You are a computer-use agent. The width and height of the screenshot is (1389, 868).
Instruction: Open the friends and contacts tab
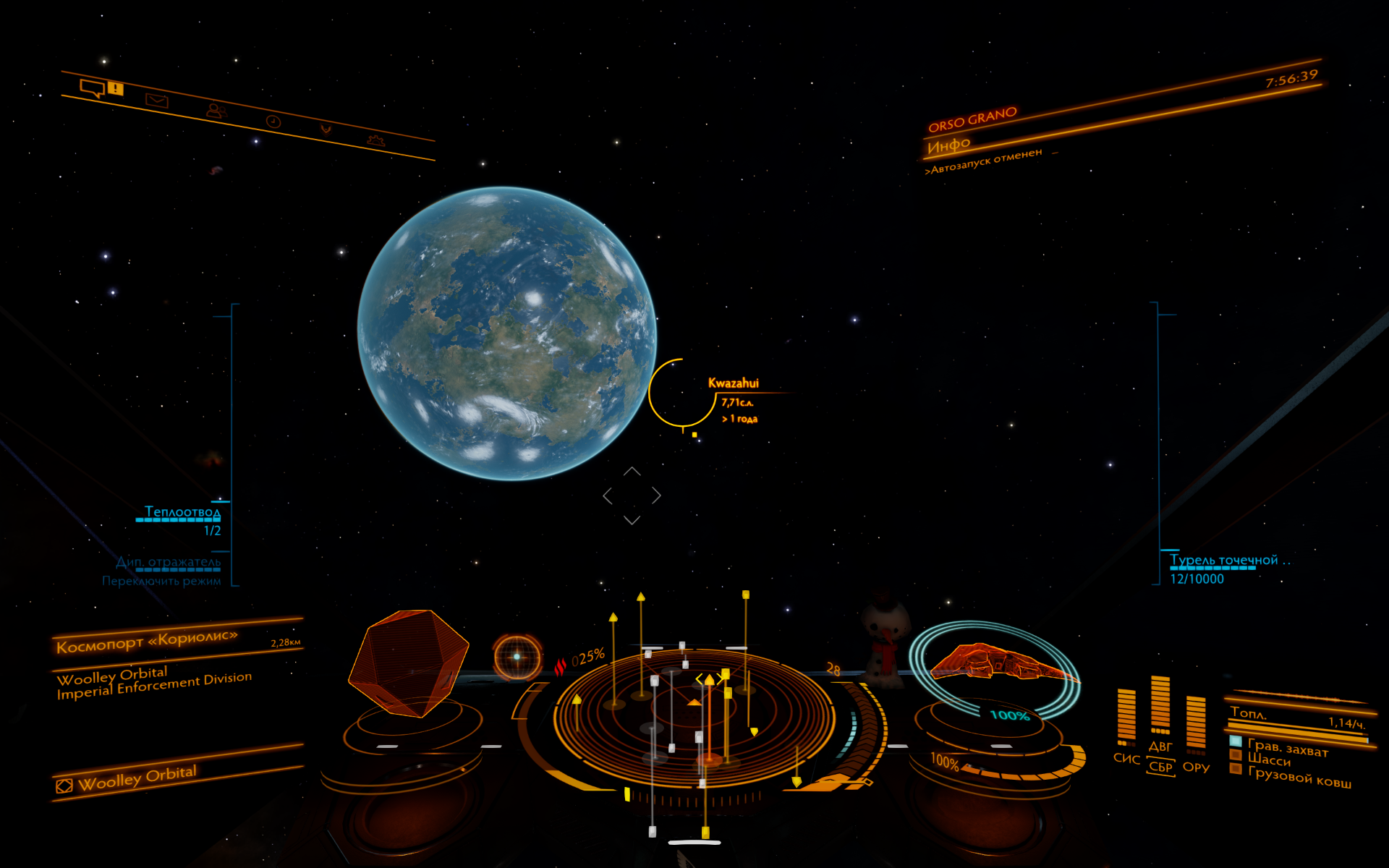pyautogui.click(x=216, y=110)
